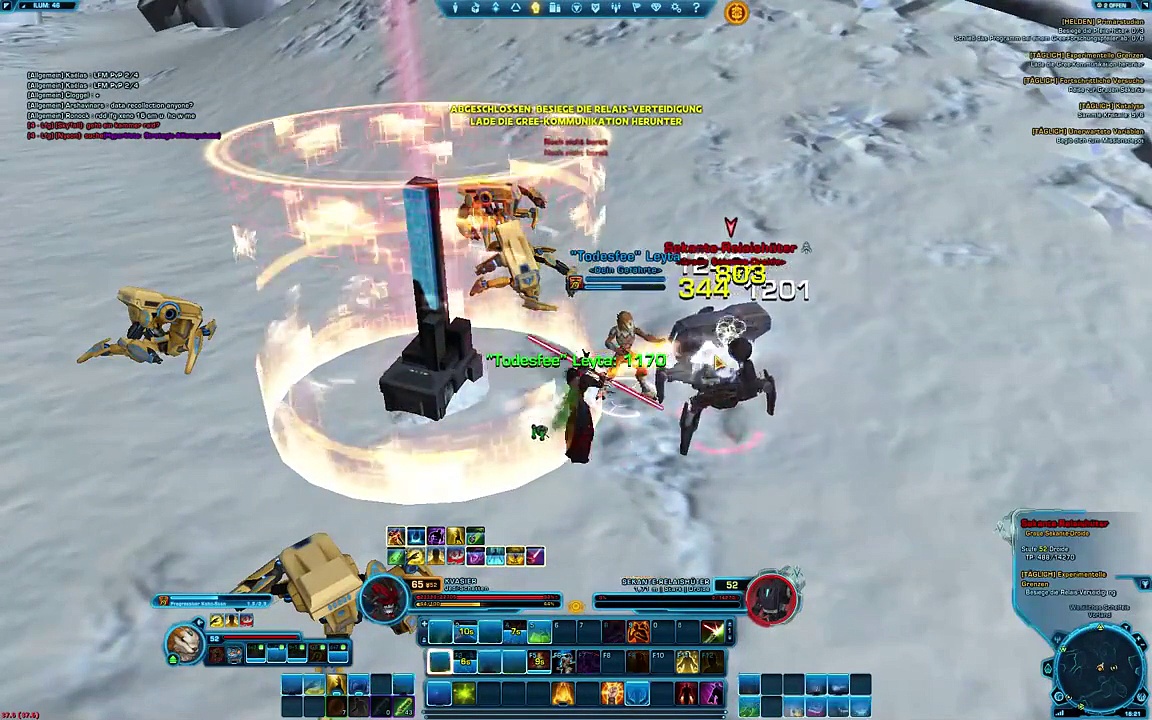Click the minimap filter funnel button

1145,584
